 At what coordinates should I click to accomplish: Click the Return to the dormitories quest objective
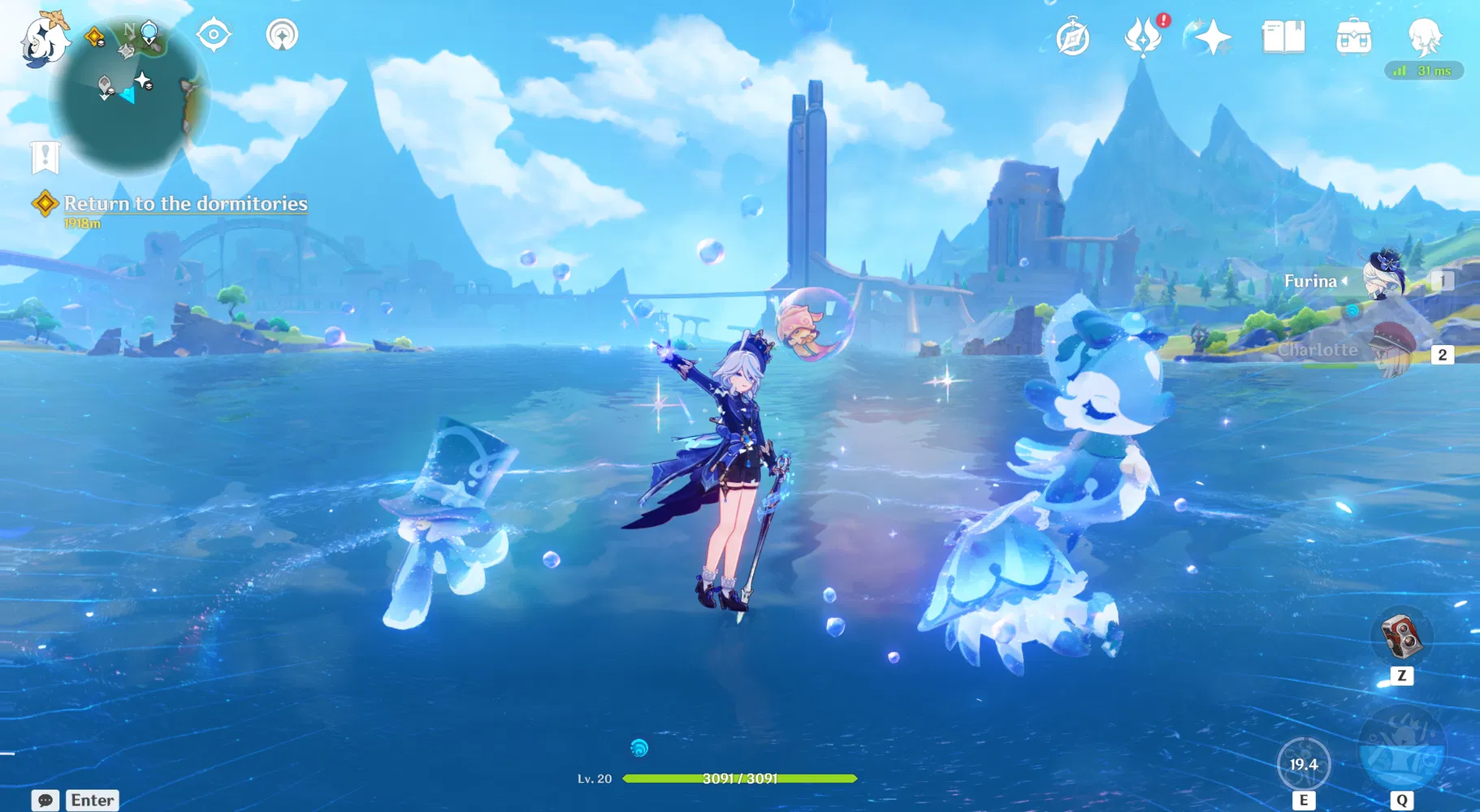[185, 204]
